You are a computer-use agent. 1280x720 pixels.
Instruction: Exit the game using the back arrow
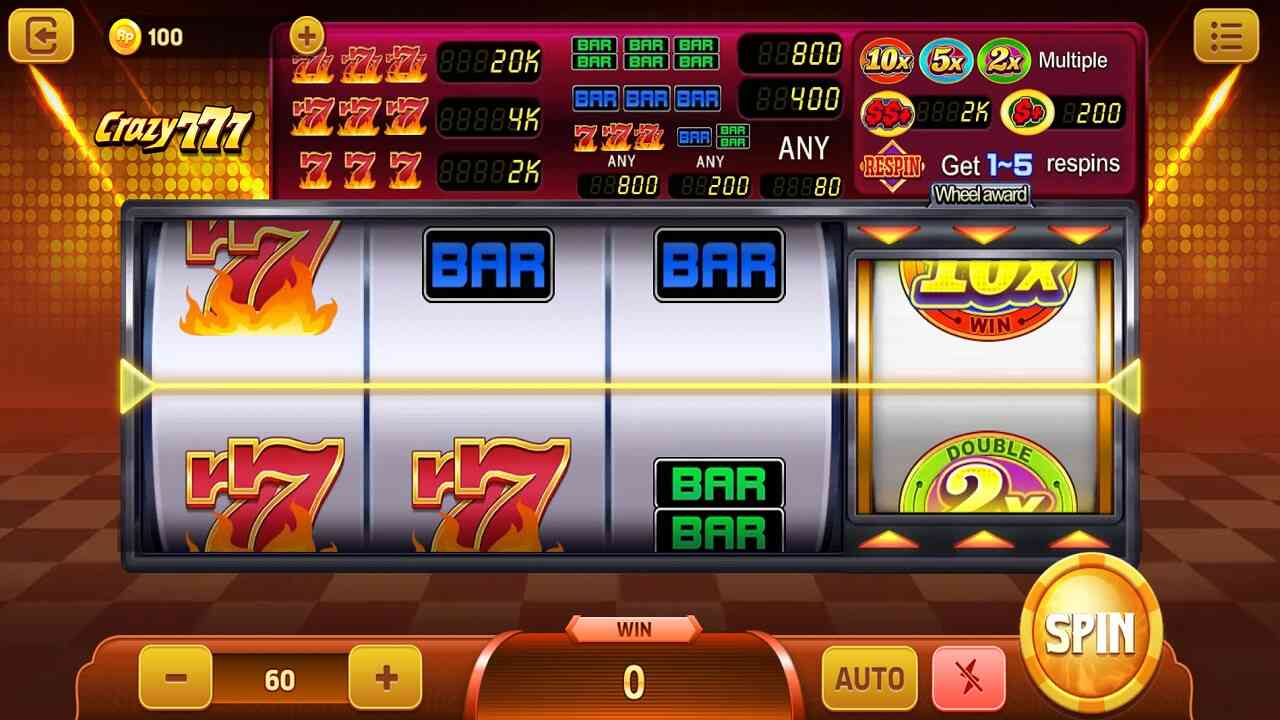pyautogui.click(x=41, y=37)
